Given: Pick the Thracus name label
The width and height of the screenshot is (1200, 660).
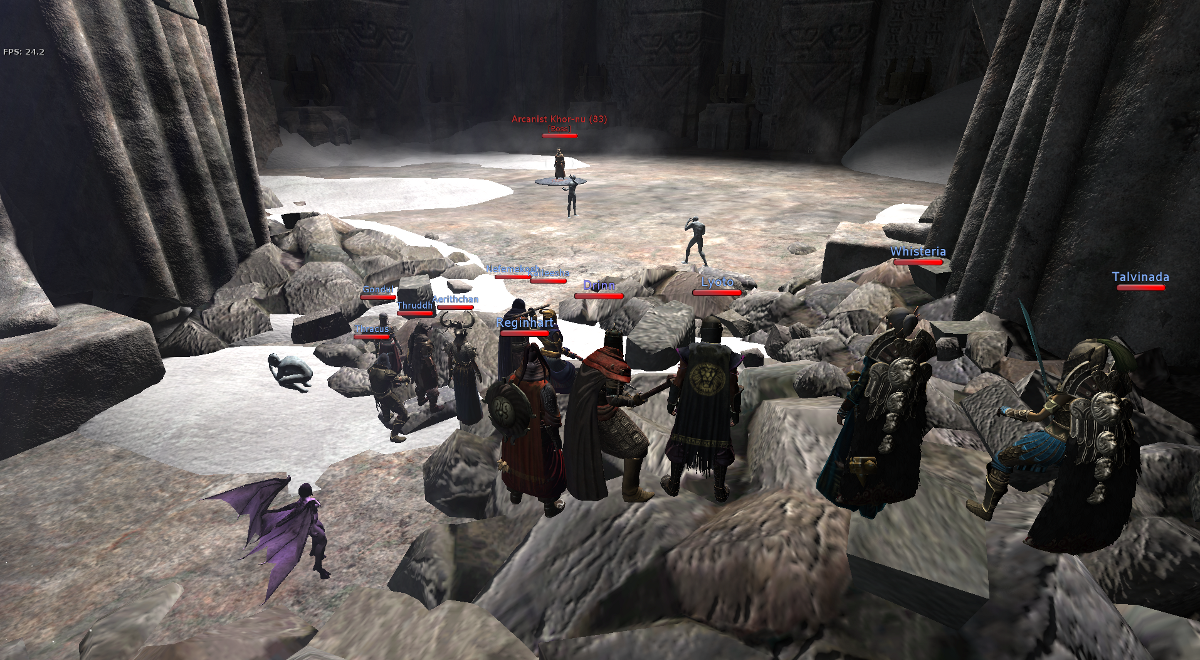Looking at the screenshot, I should point(372,328).
